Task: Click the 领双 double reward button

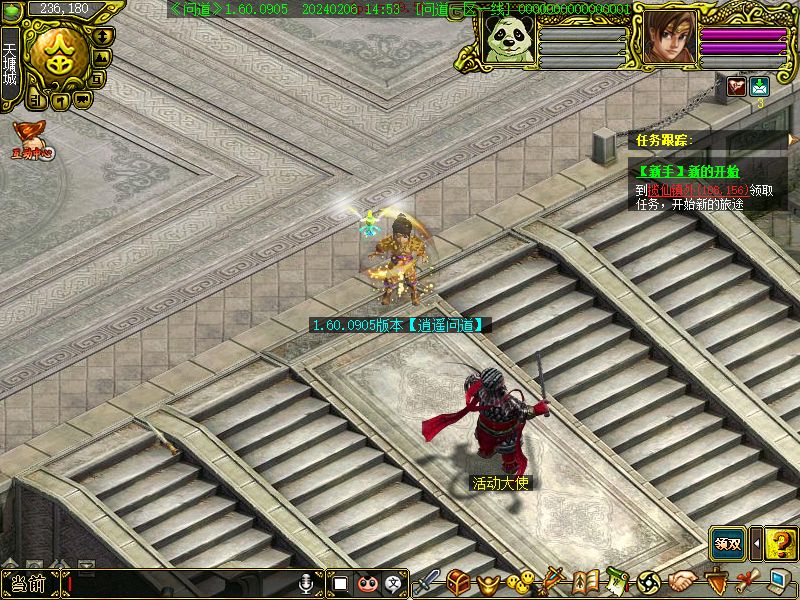Action: pyautogui.click(x=728, y=544)
